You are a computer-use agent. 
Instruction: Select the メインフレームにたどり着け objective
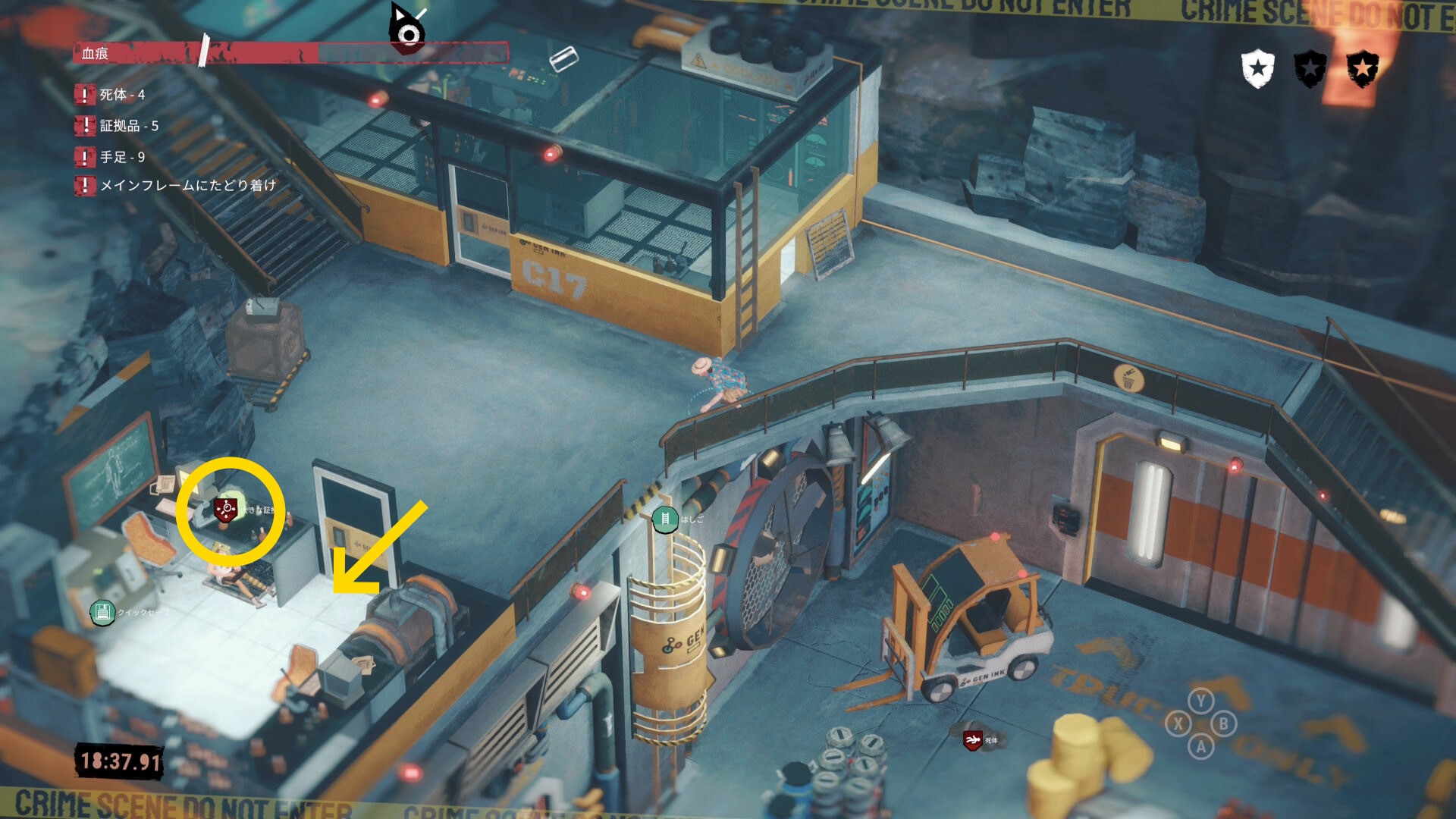click(x=187, y=185)
